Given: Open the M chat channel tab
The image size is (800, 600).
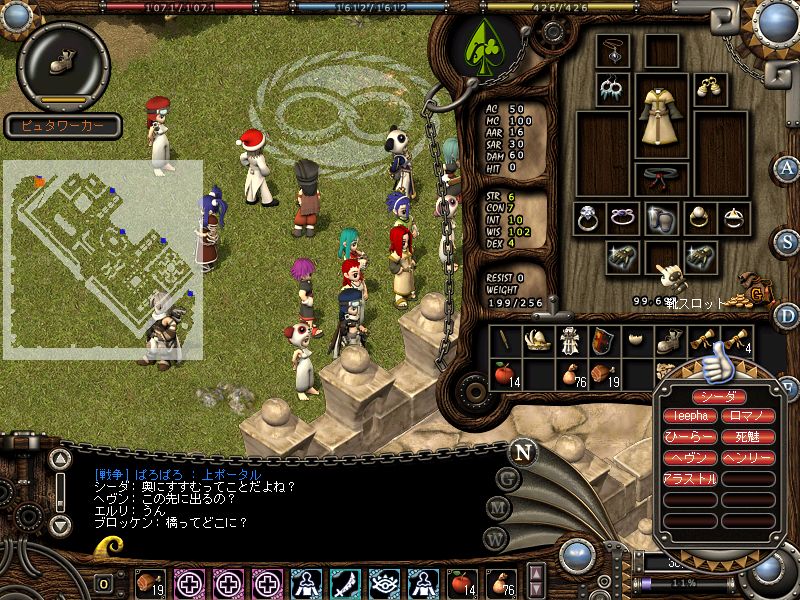Looking at the screenshot, I should point(497,508).
